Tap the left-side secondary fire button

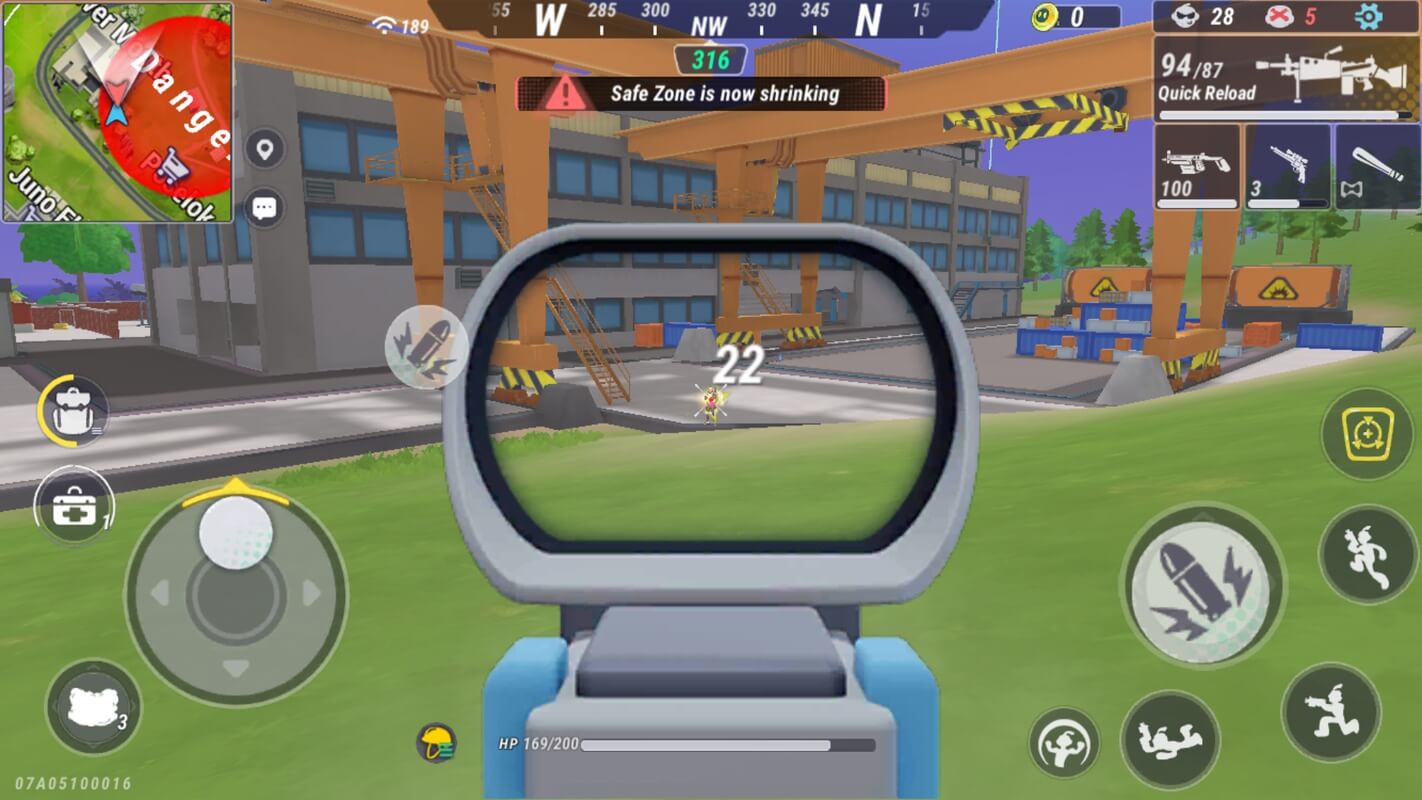(427, 347)
